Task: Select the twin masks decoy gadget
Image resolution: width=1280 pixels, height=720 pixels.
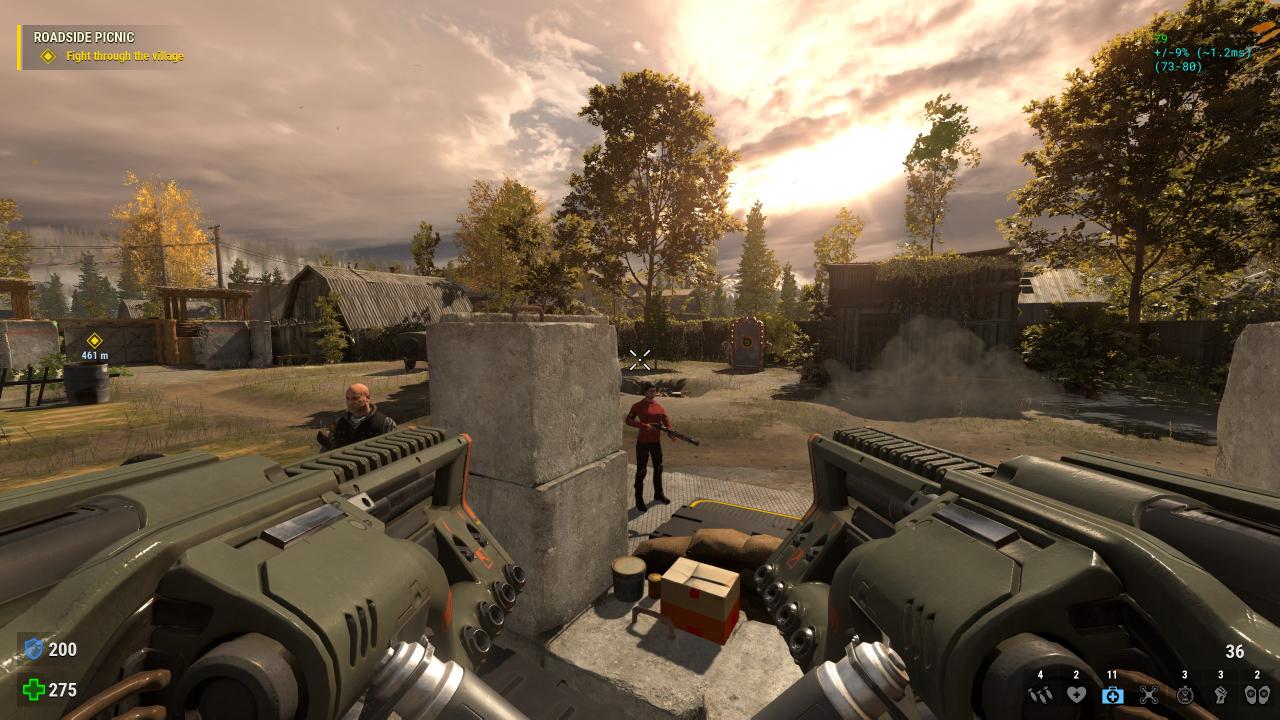Action: pyautogui.click(x=1257, y=694)
